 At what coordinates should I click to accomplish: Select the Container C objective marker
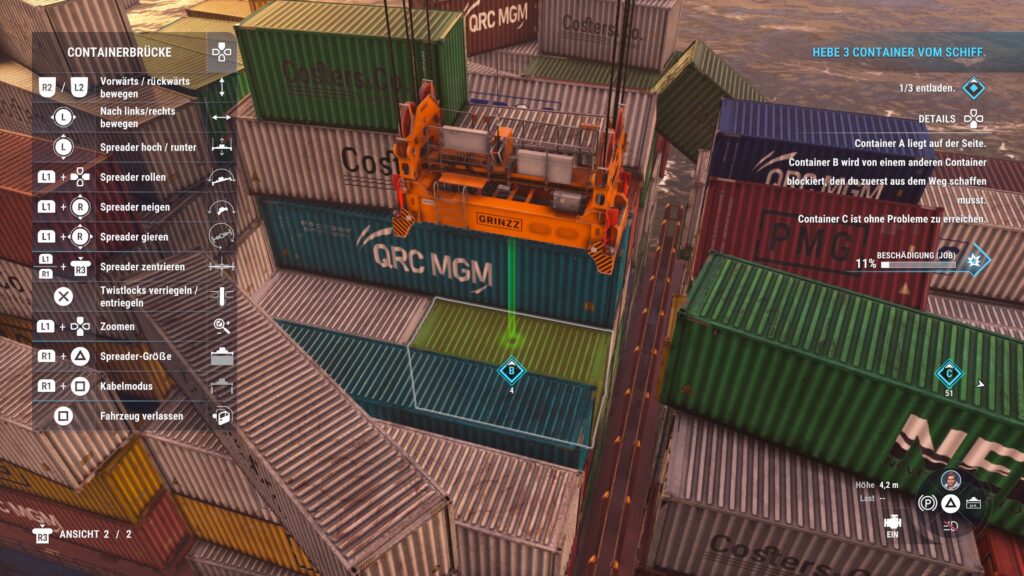(948, 374)
